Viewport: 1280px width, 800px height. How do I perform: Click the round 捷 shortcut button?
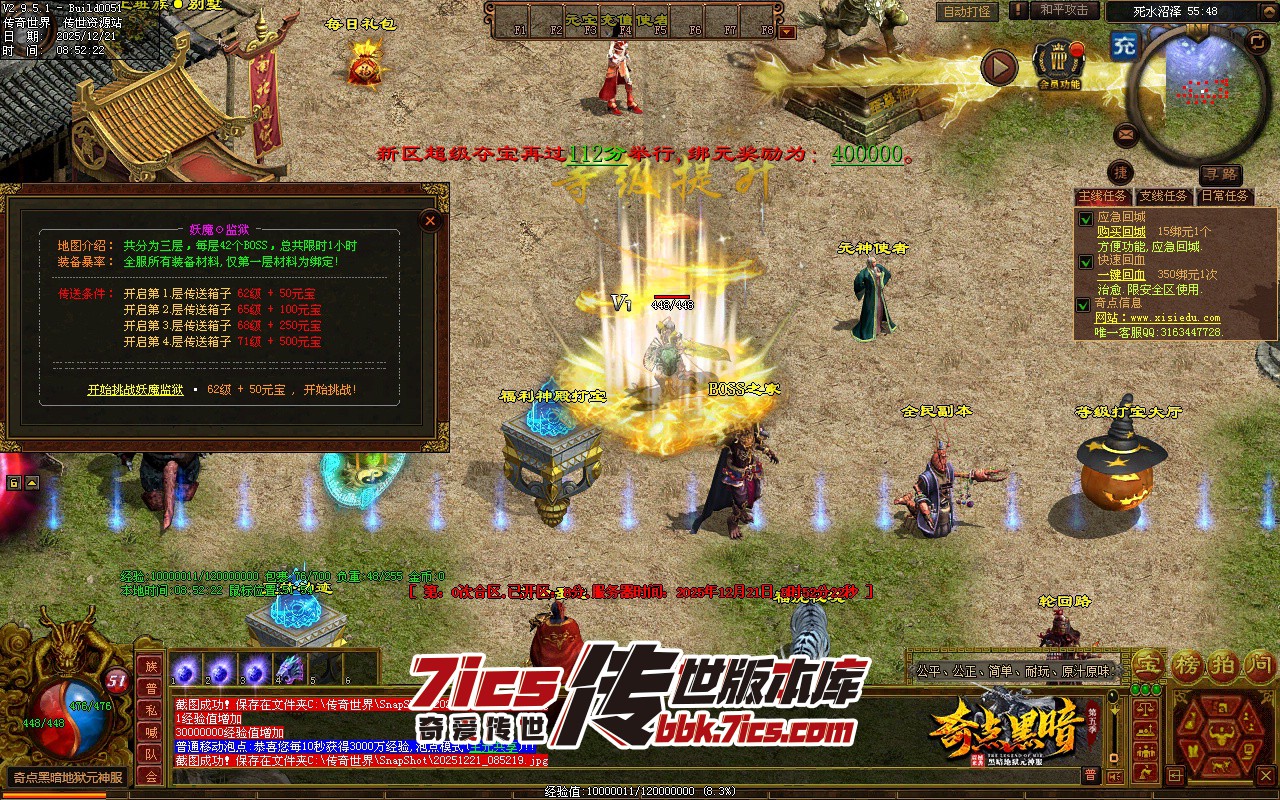tap(1120, 173)
